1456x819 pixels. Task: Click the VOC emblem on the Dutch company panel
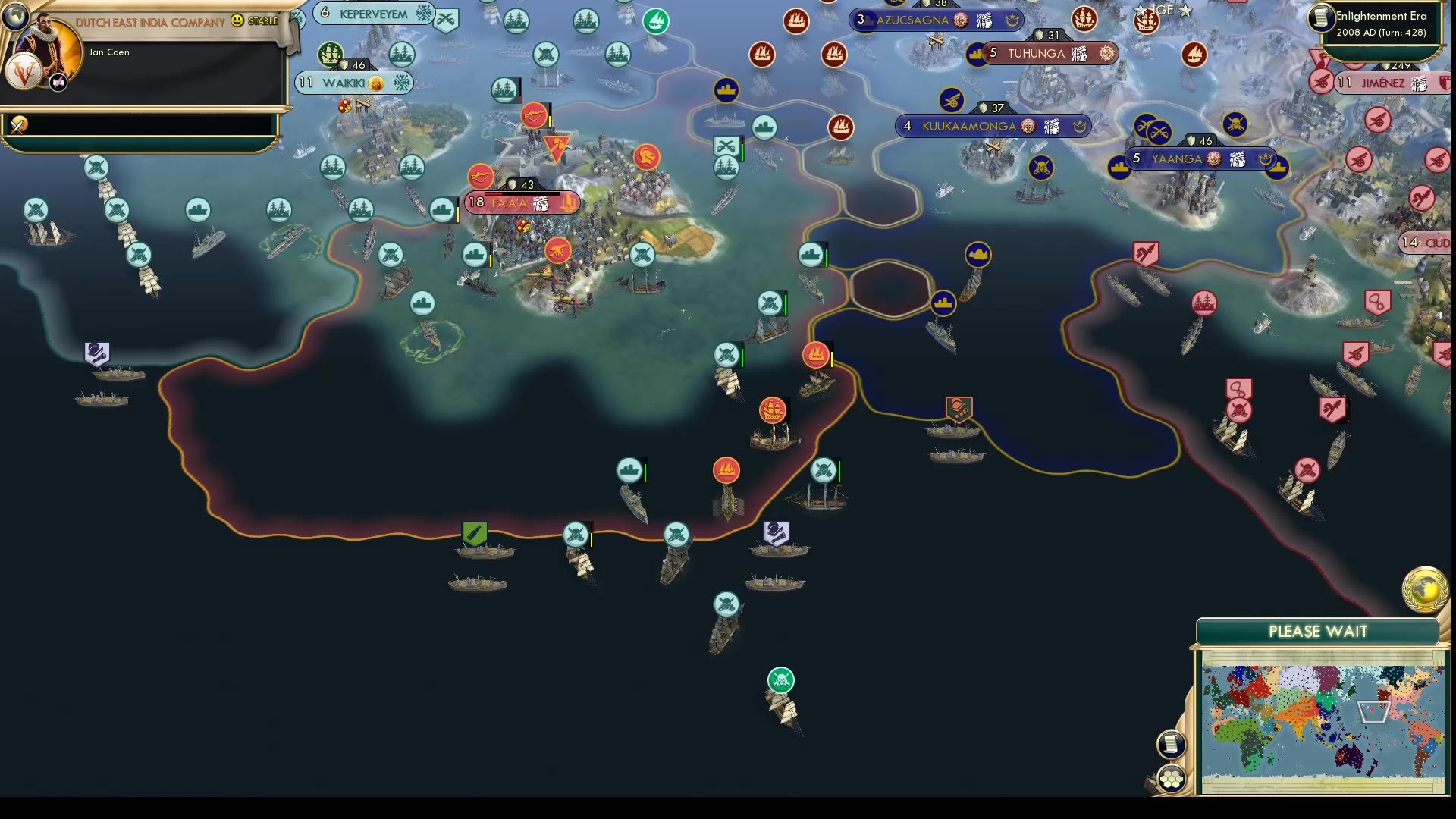click(24, 73)
